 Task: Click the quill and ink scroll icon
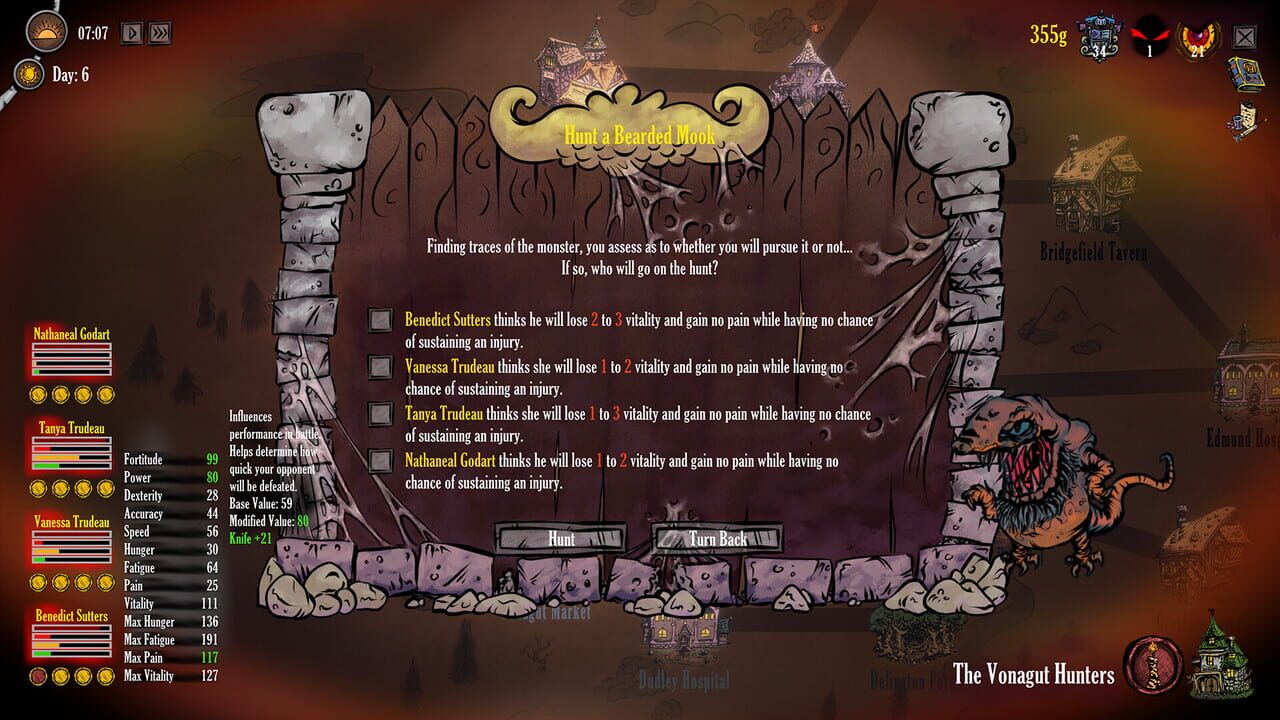(x=1245, y=117)
